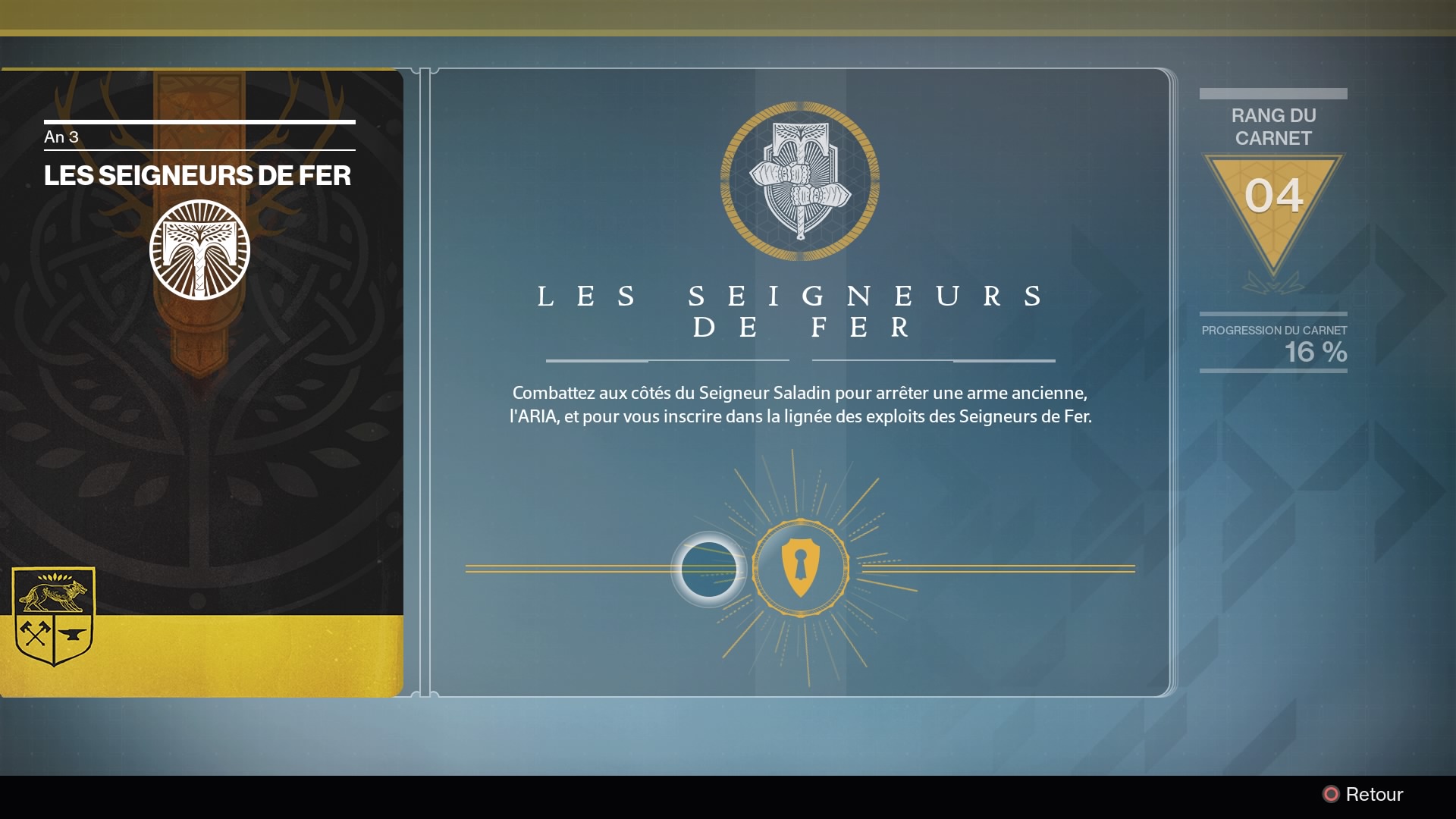Click the Progression du Carnet label

click(x=1275, y=331)
